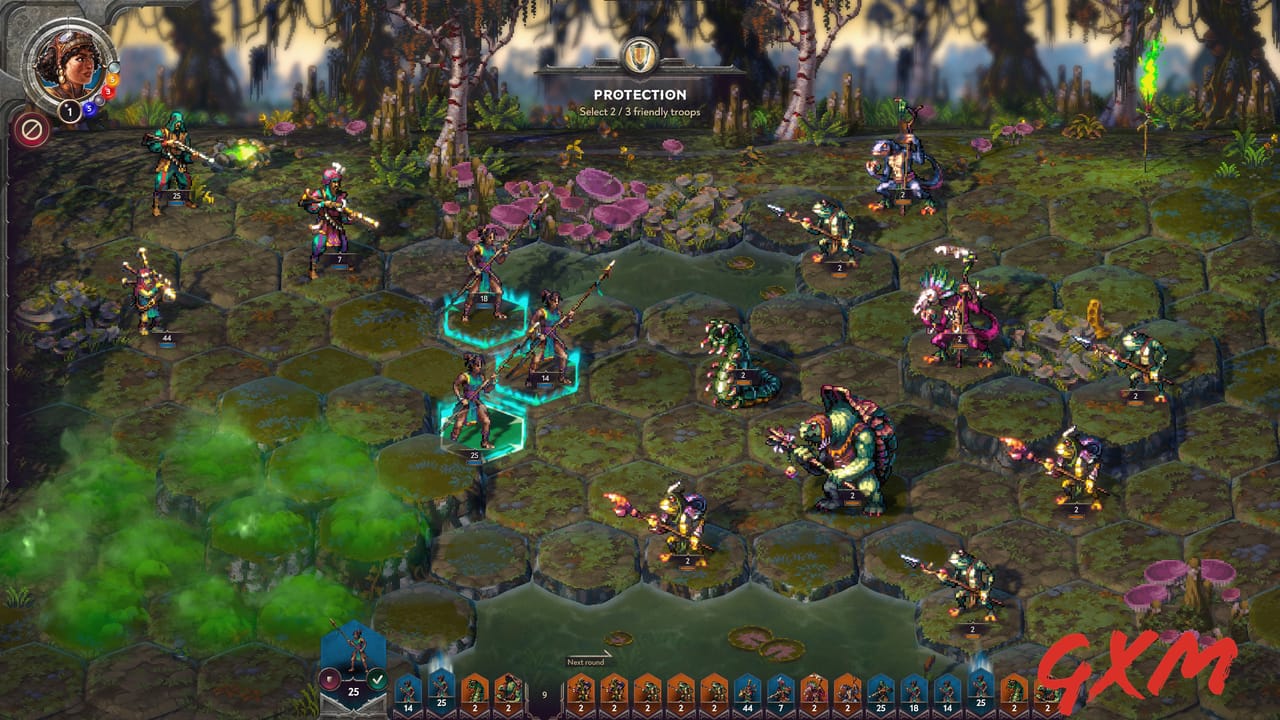
Task: Click the shield icon on the active unit panel
Action: [x=328, y=678]
